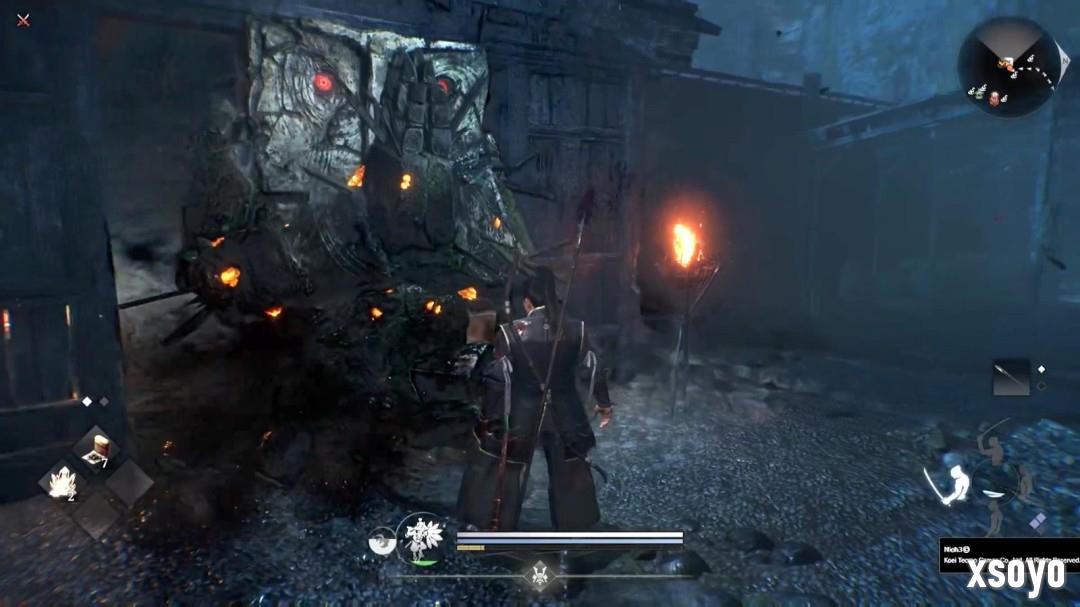Screen dimensions: 1080x607
Task: Activate the guardian spirit icon
Action: [420, 538]
